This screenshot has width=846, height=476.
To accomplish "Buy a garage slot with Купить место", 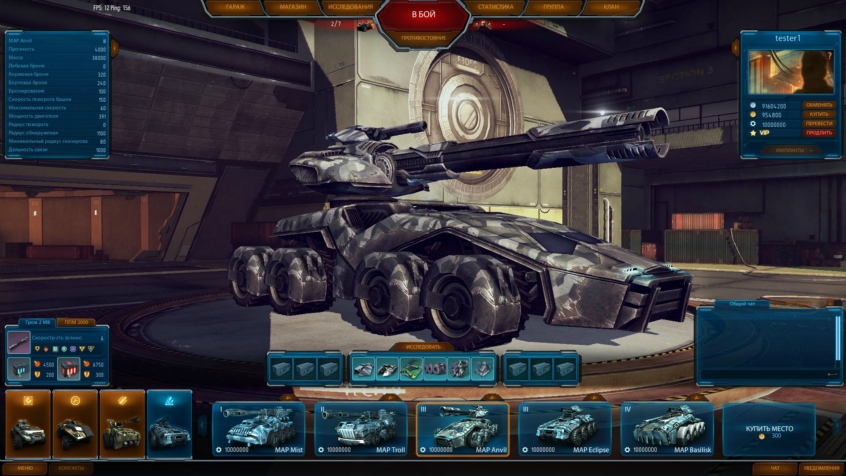I will tap(768, 429).
